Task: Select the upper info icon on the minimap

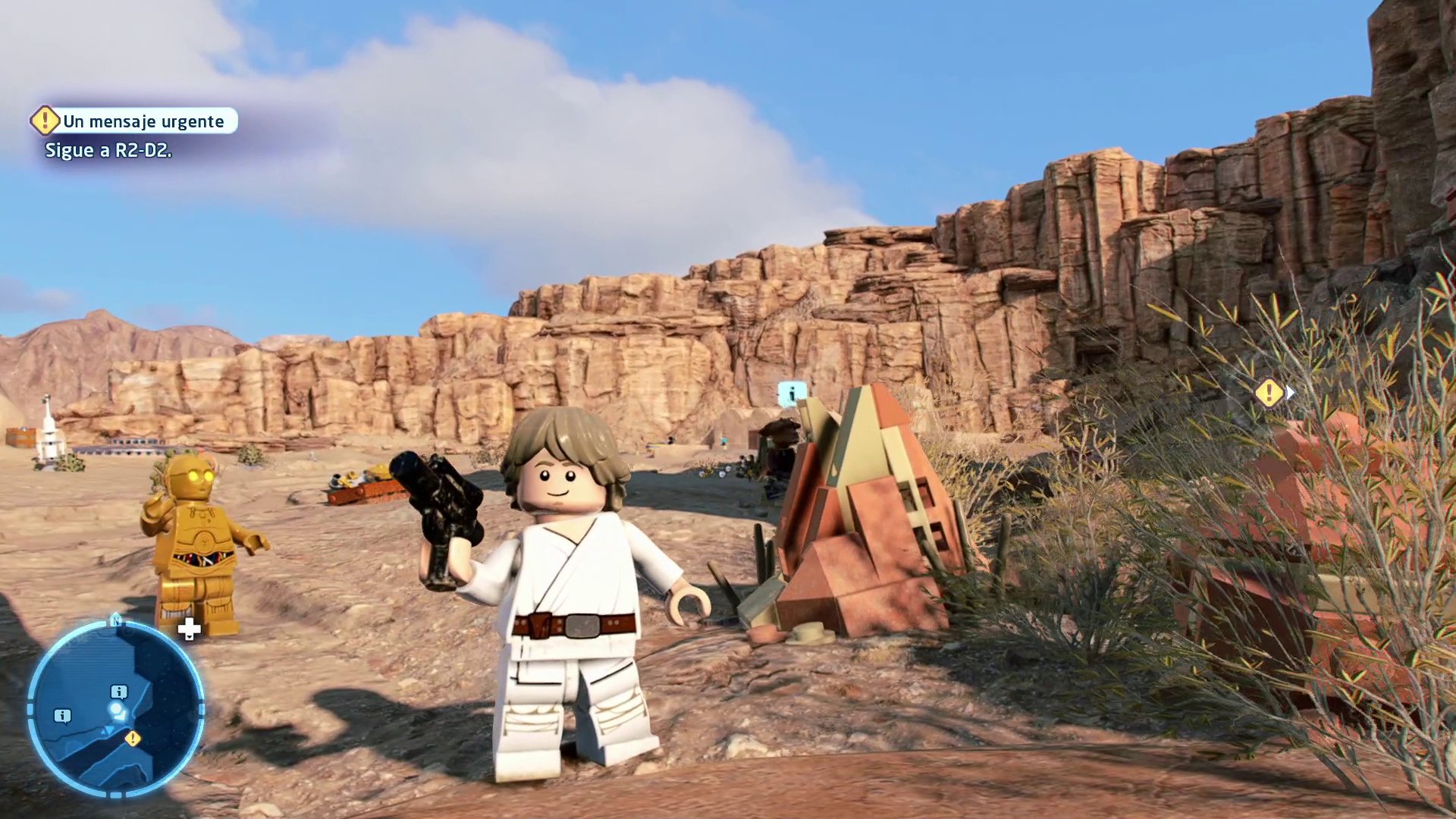Action: click(119, 691)
